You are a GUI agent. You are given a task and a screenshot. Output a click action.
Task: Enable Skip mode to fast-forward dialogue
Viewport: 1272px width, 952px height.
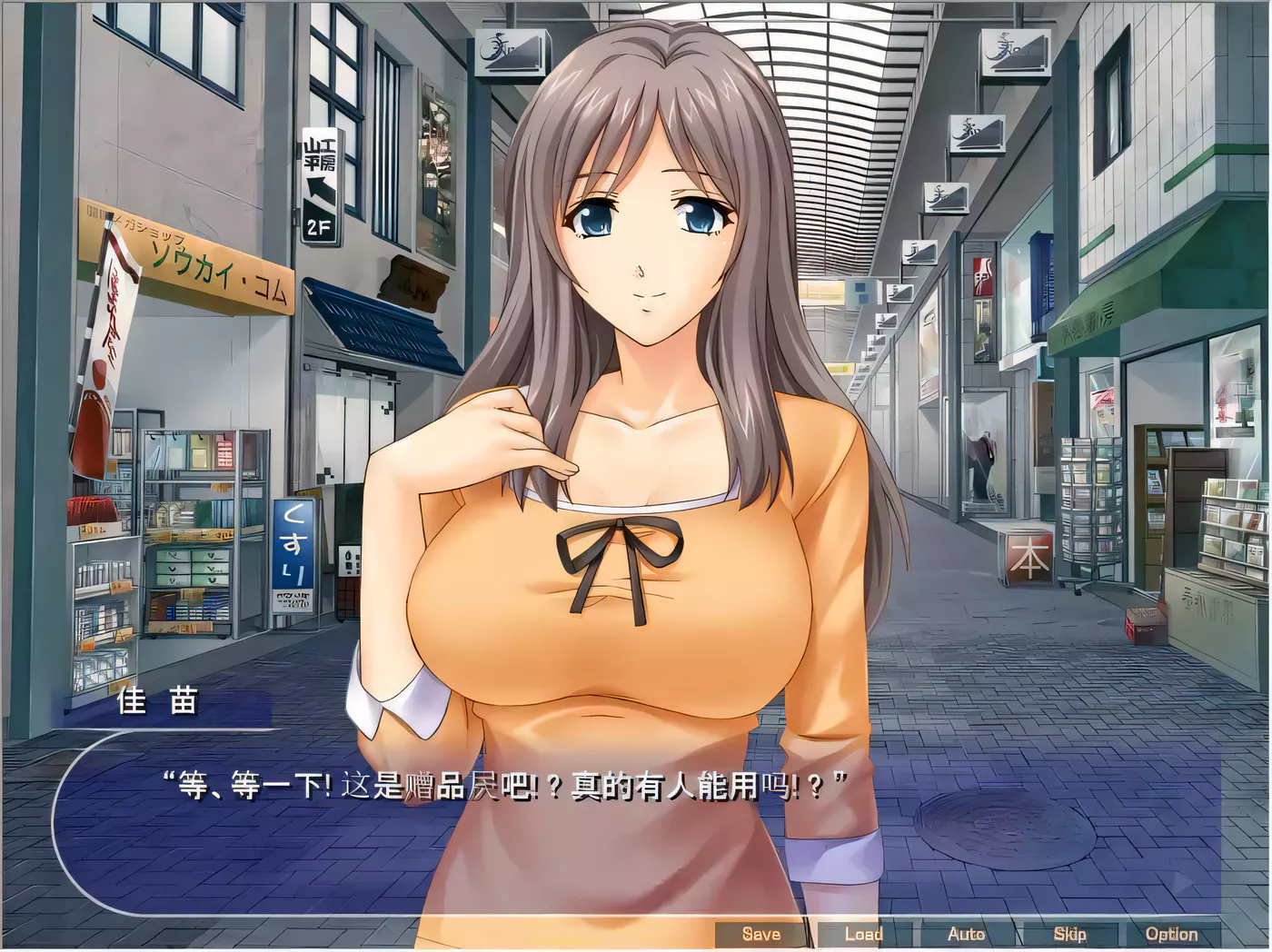(x=1070, y=933)
